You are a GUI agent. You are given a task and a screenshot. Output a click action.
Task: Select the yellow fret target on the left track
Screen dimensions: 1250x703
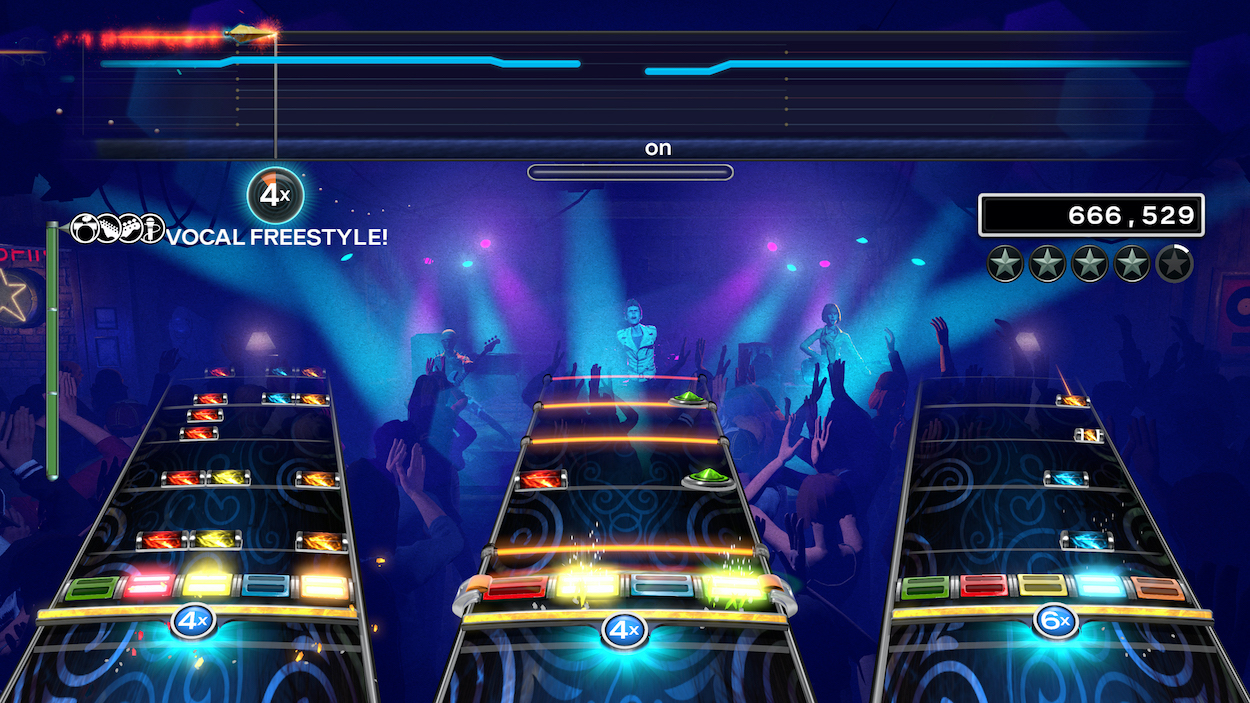click(x=207, y=585)
